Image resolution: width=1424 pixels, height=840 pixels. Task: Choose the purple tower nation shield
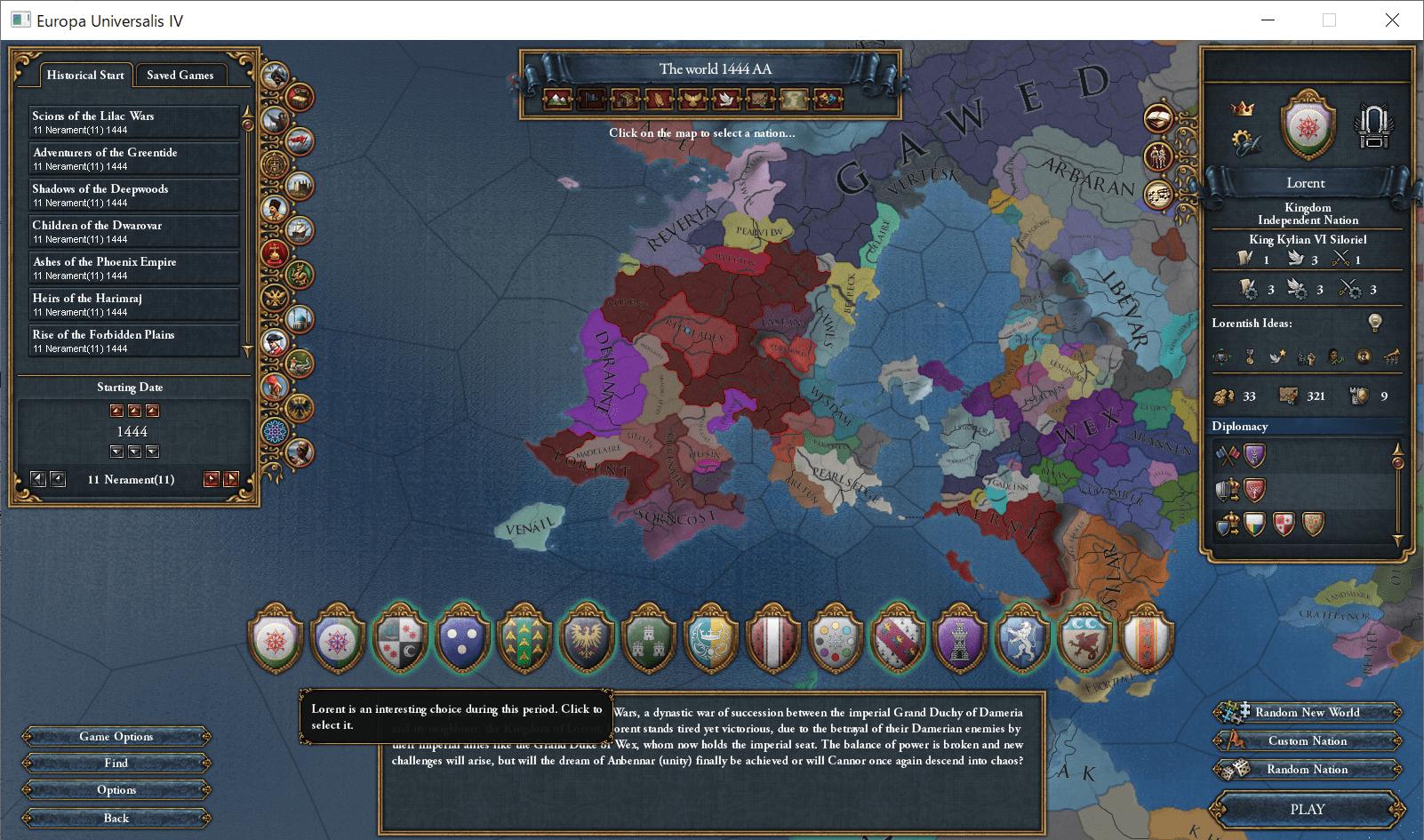[960, 639]
